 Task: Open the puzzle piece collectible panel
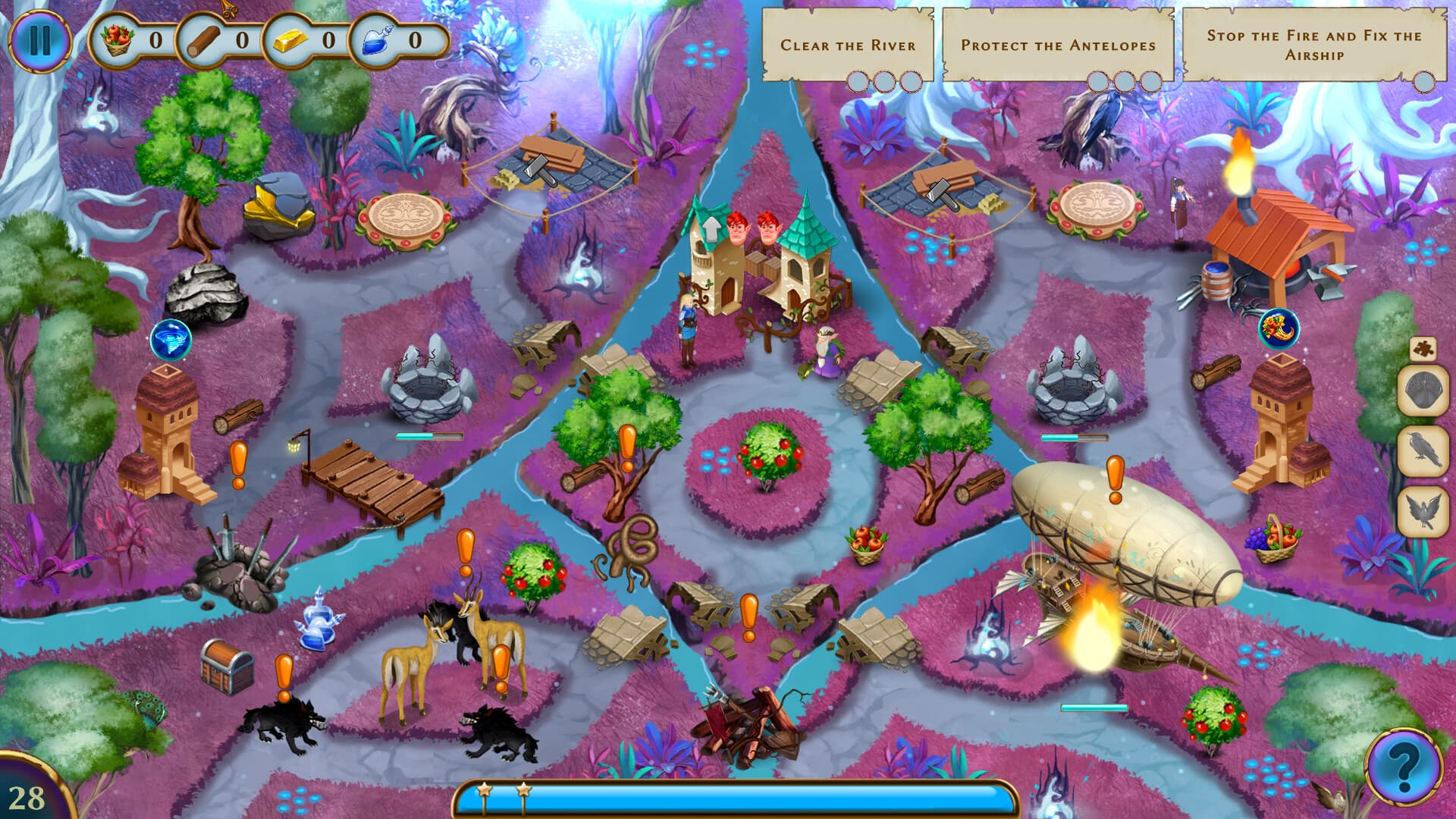(x=1423, y=347)
